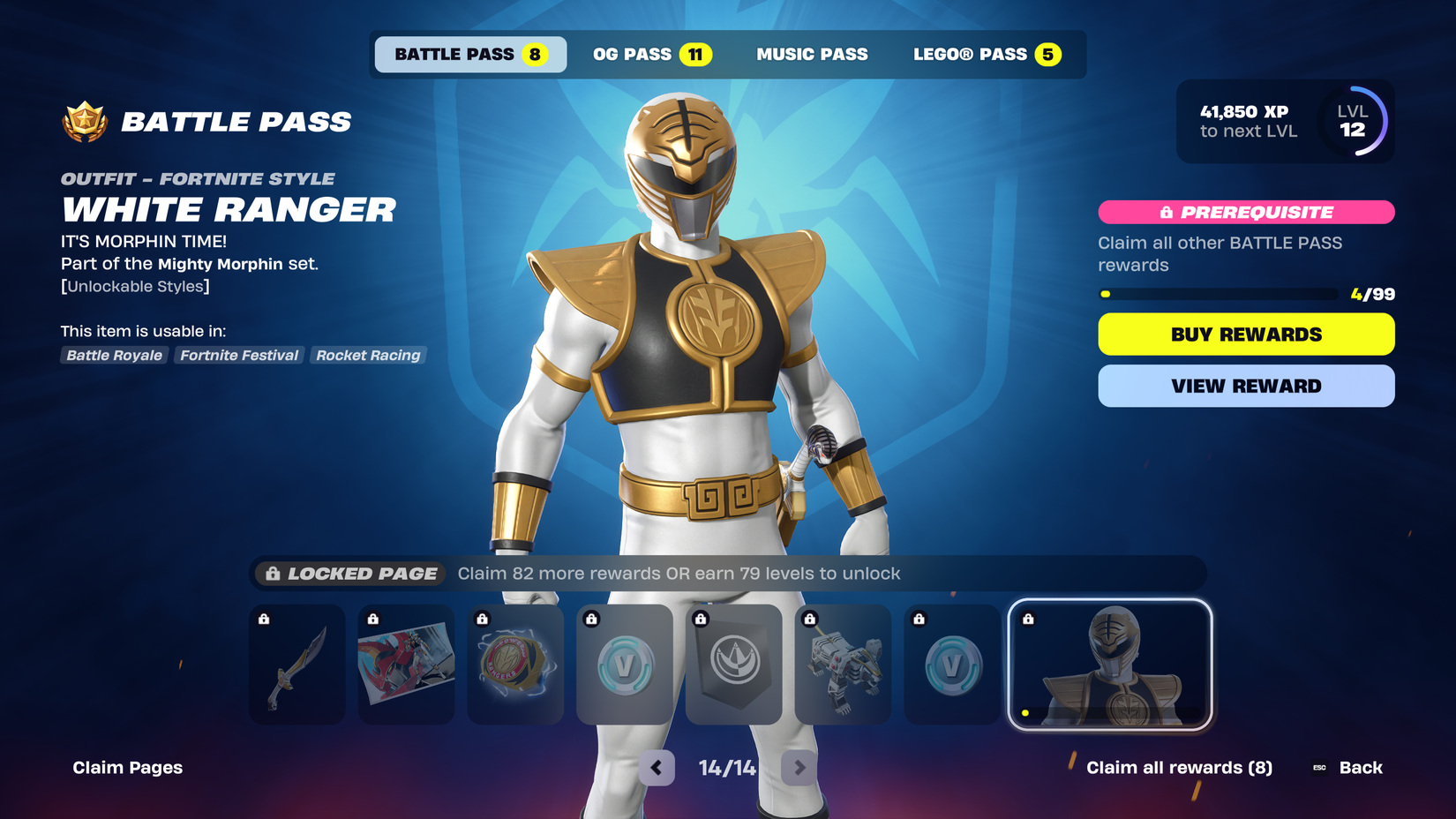
Task: Open the locked loading screen reward
Action: [406, 665]
